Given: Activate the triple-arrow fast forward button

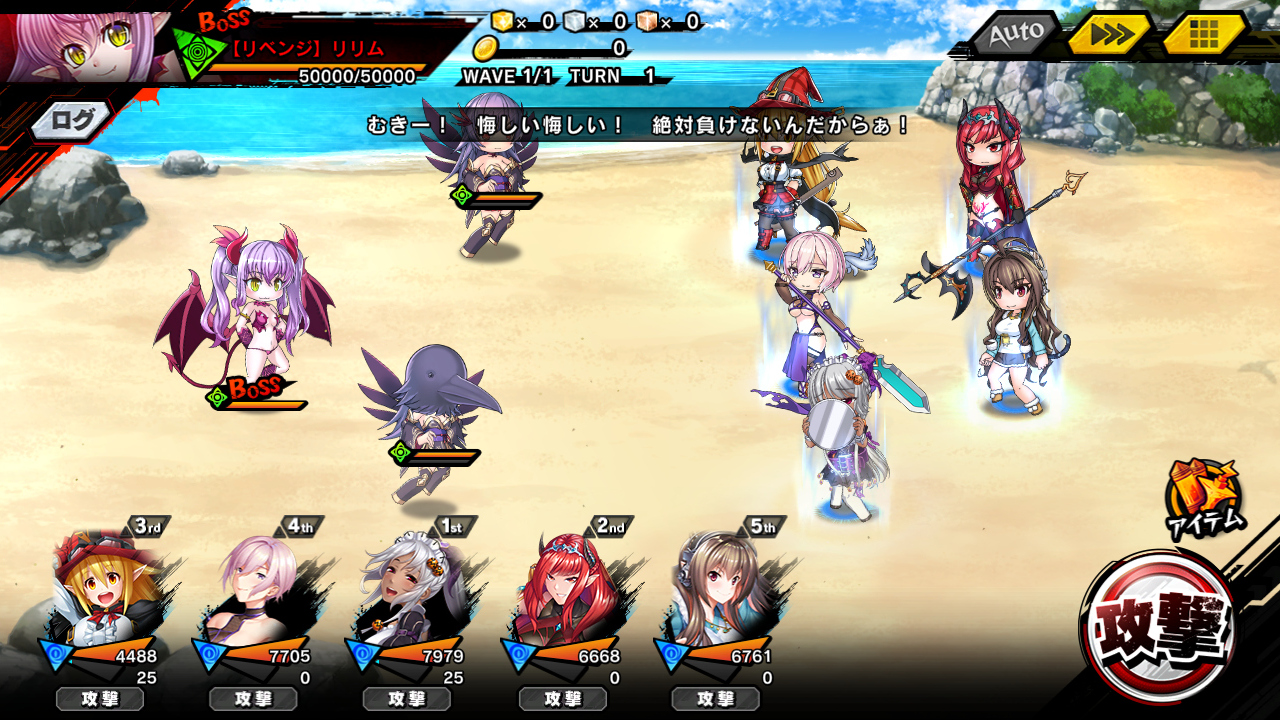Looking at the screenshot, I should coord(1111,35).
